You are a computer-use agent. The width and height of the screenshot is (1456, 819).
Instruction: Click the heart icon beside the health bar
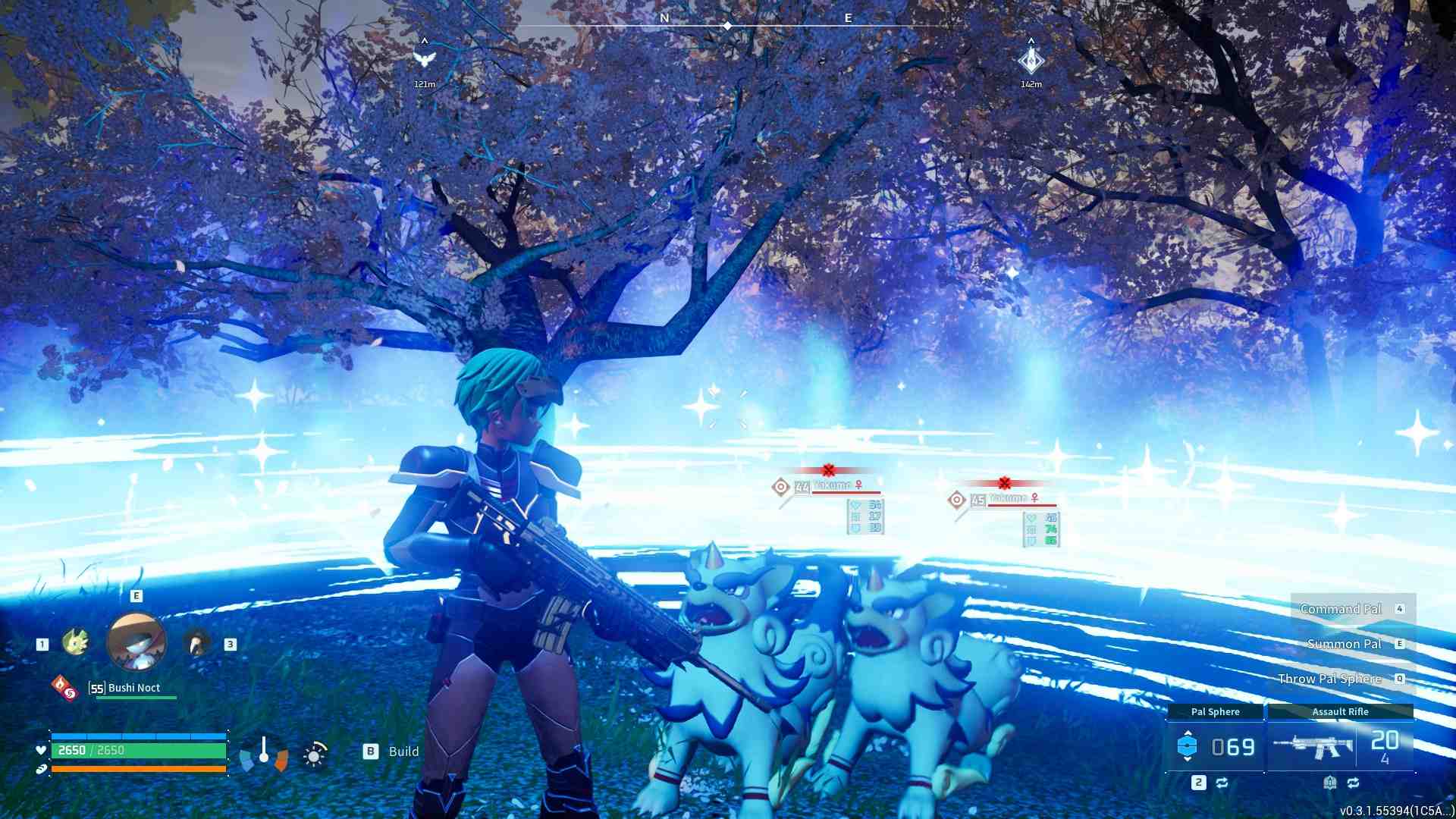point(40,750)
